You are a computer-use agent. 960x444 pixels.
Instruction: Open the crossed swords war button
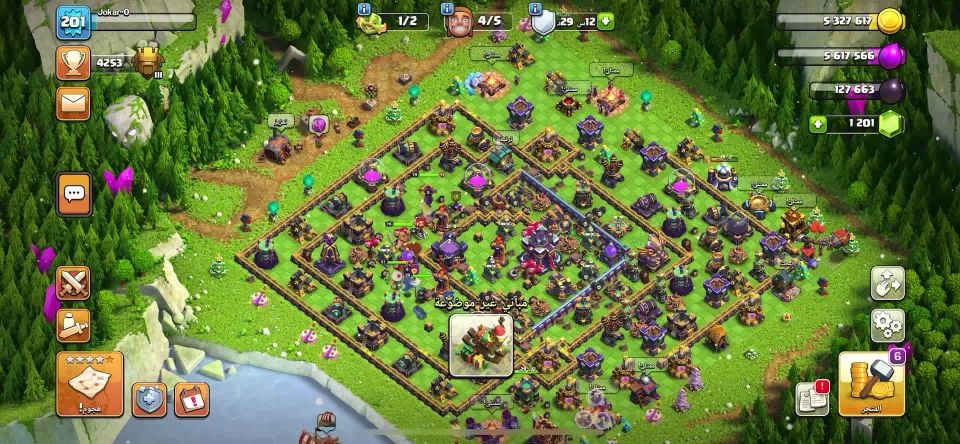coord(74,282)
